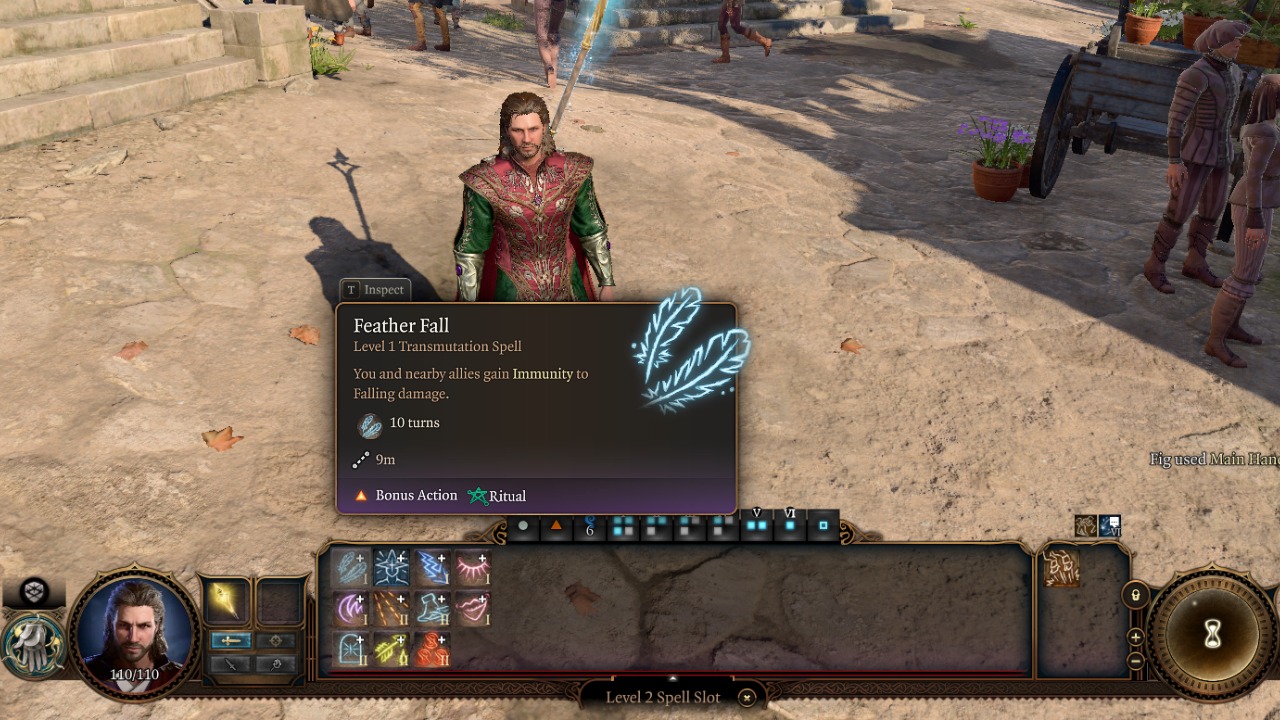Close the Level 2 Spell Slot selector
Screen dimensions: 1280x720
746,697
